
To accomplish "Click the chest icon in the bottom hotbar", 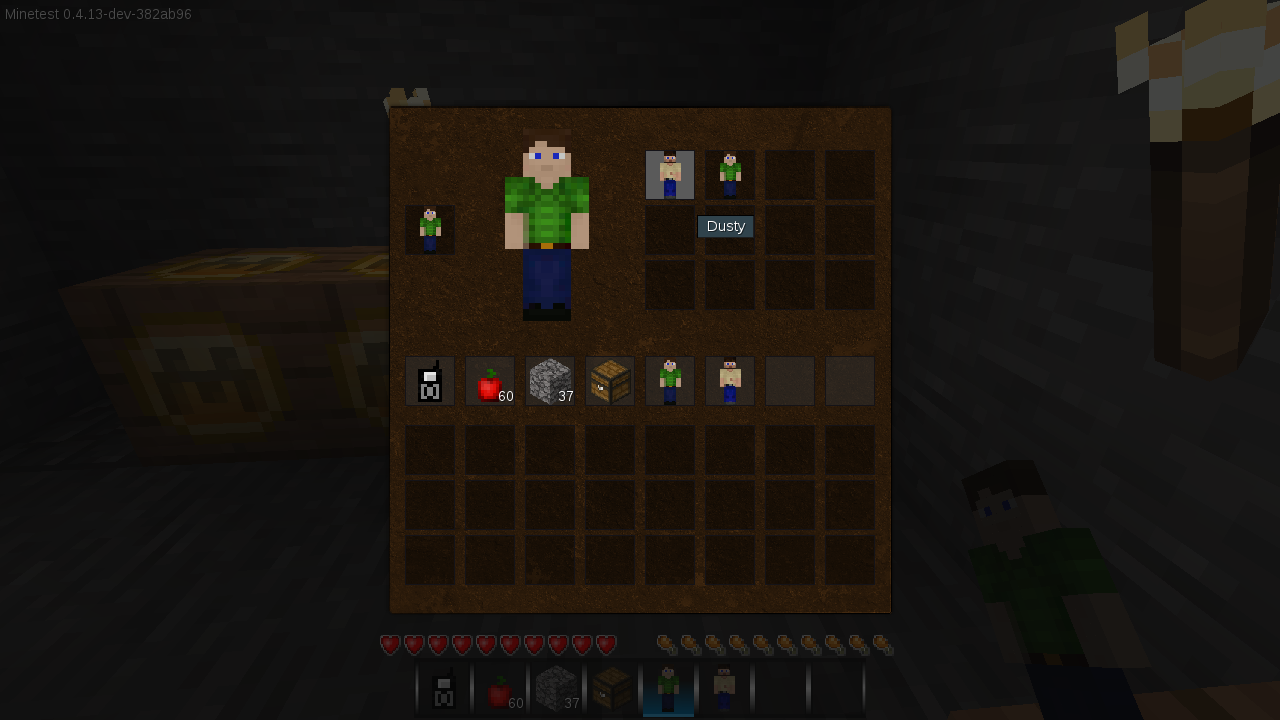I will click(x=613, y=690).
